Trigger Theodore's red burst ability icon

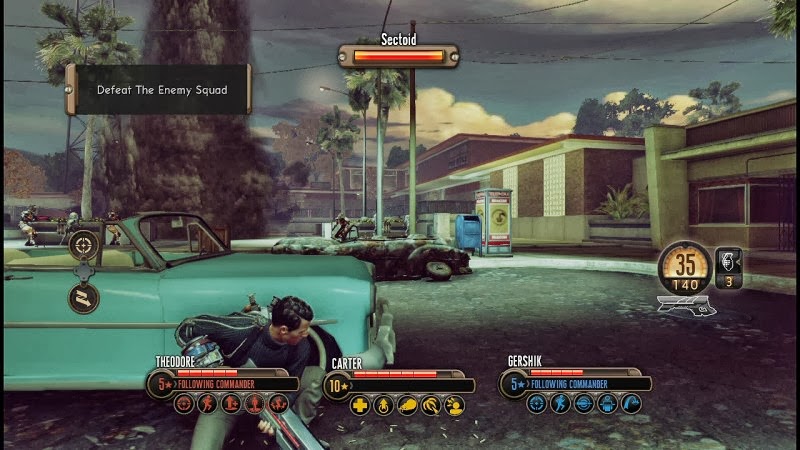(279, 404)
